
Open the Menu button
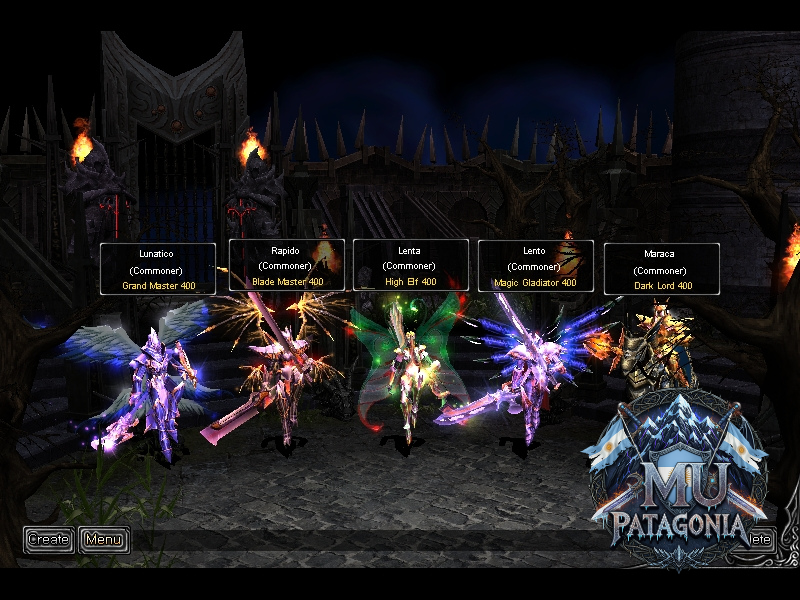click(103, 540)
